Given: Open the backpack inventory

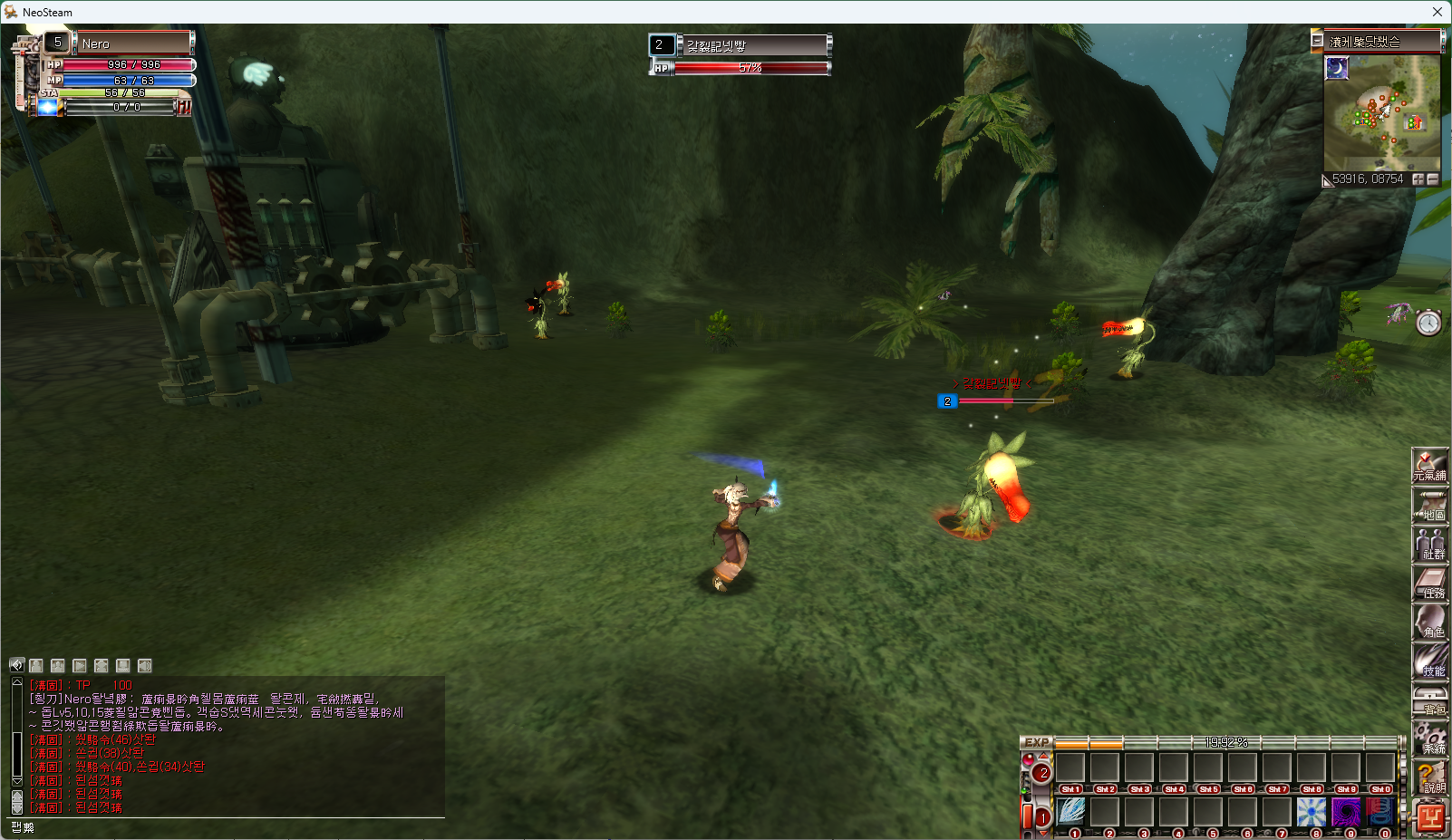Looking at the screenshot, I should [1430, 700].
